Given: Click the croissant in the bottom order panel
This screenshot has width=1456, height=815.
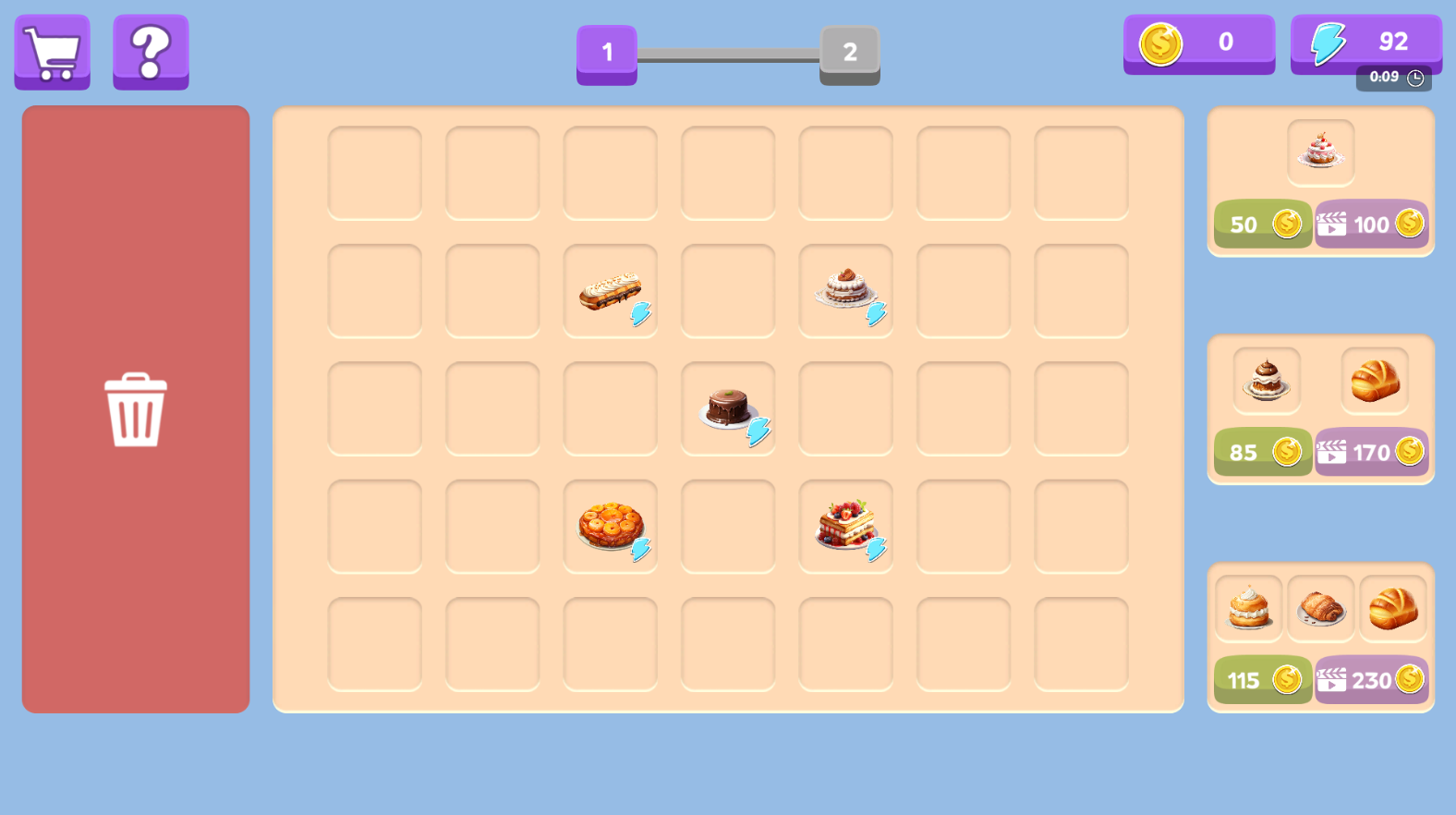Looking at the screenshot, I should click(1321, 607).
